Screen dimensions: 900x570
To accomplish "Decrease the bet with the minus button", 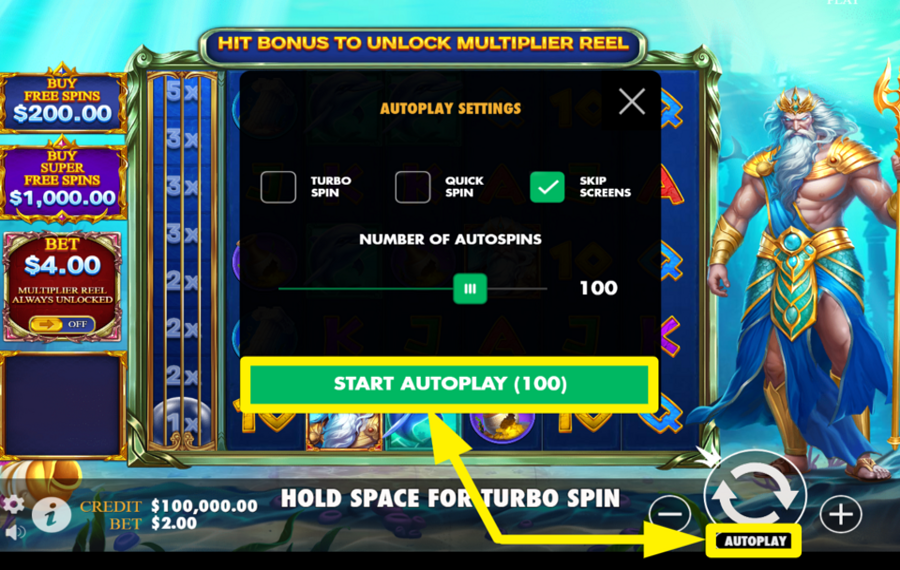I will pyautogui.click(x=669, y=514).
